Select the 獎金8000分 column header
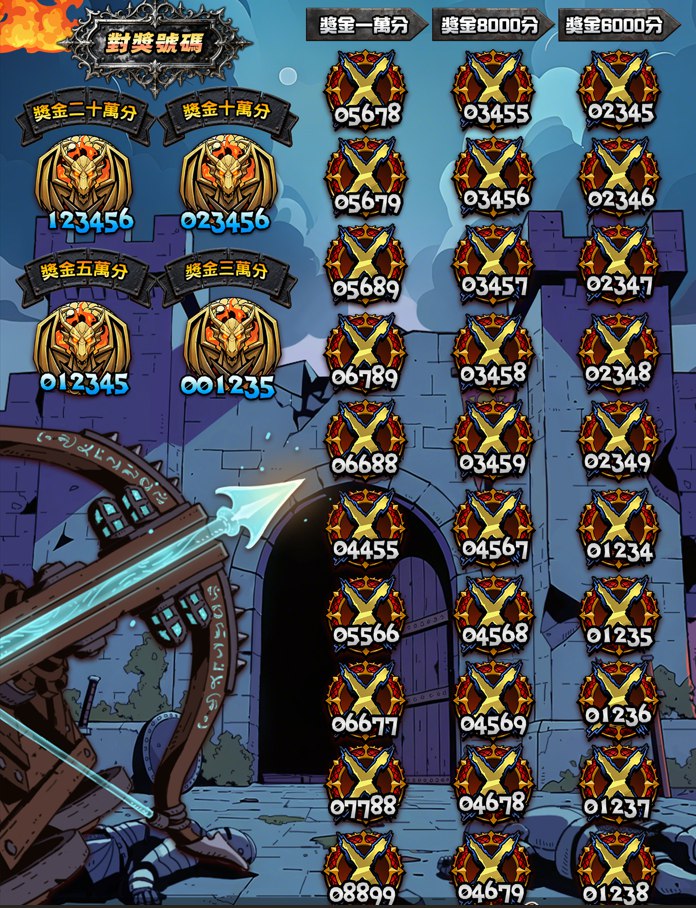696x908 pixels. coord(491,26)
